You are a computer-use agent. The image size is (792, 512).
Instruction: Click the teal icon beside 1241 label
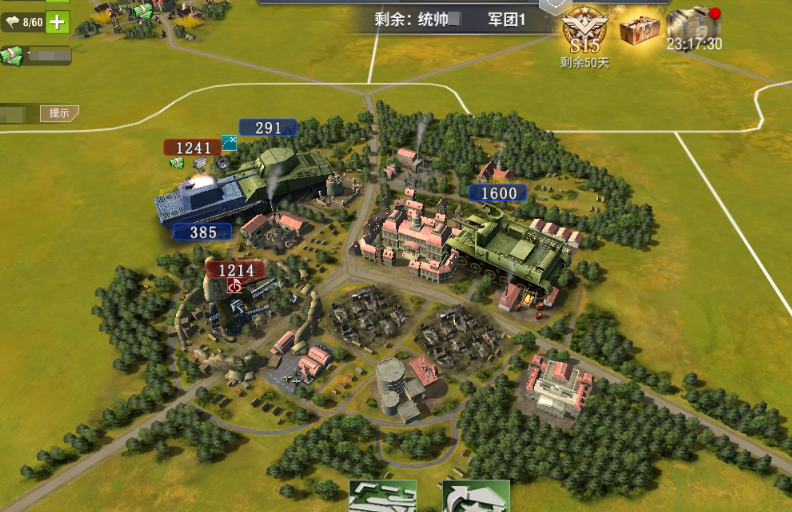point(229,145)
